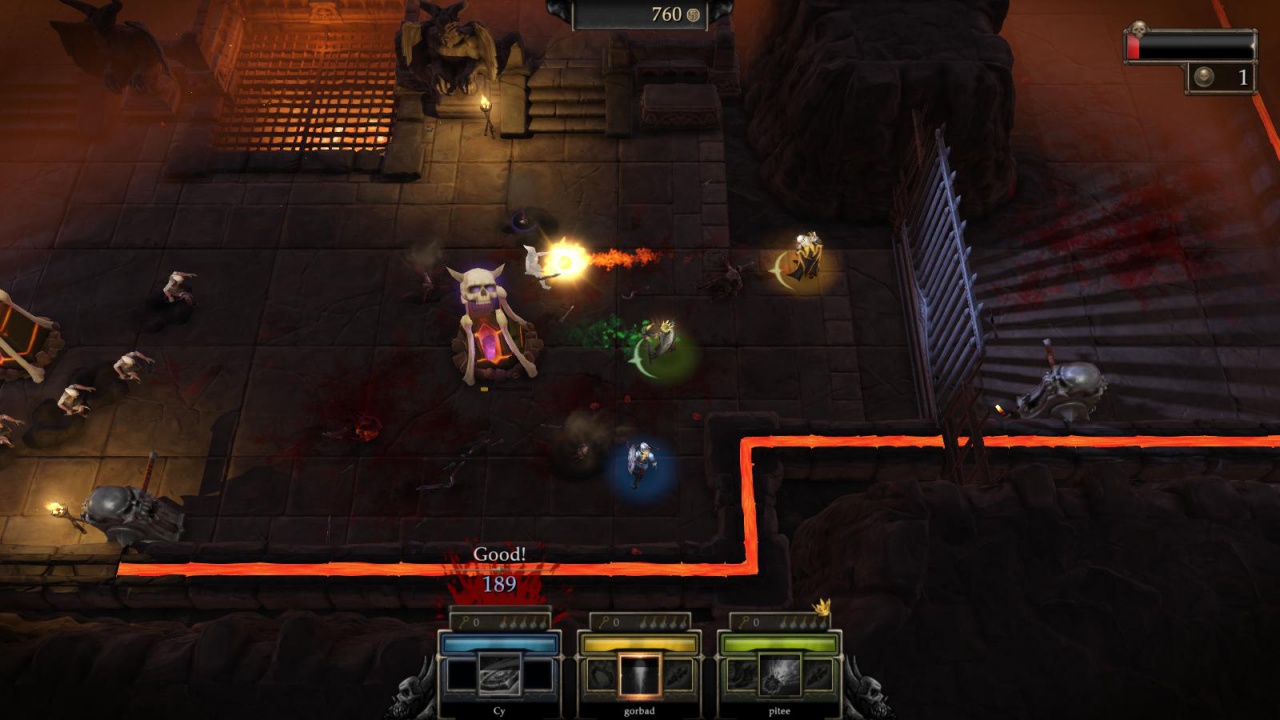Use pitee's center explosion ability icon
Image resolution: width=1280 pixels, height=720 pixels.
779,675
